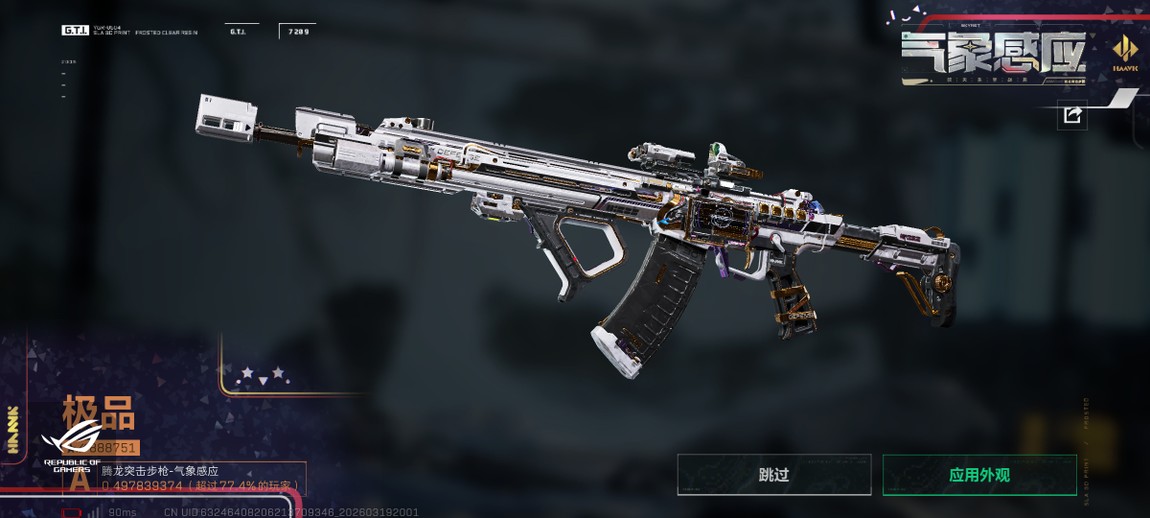Apply the skin via 应用外观

979,475
